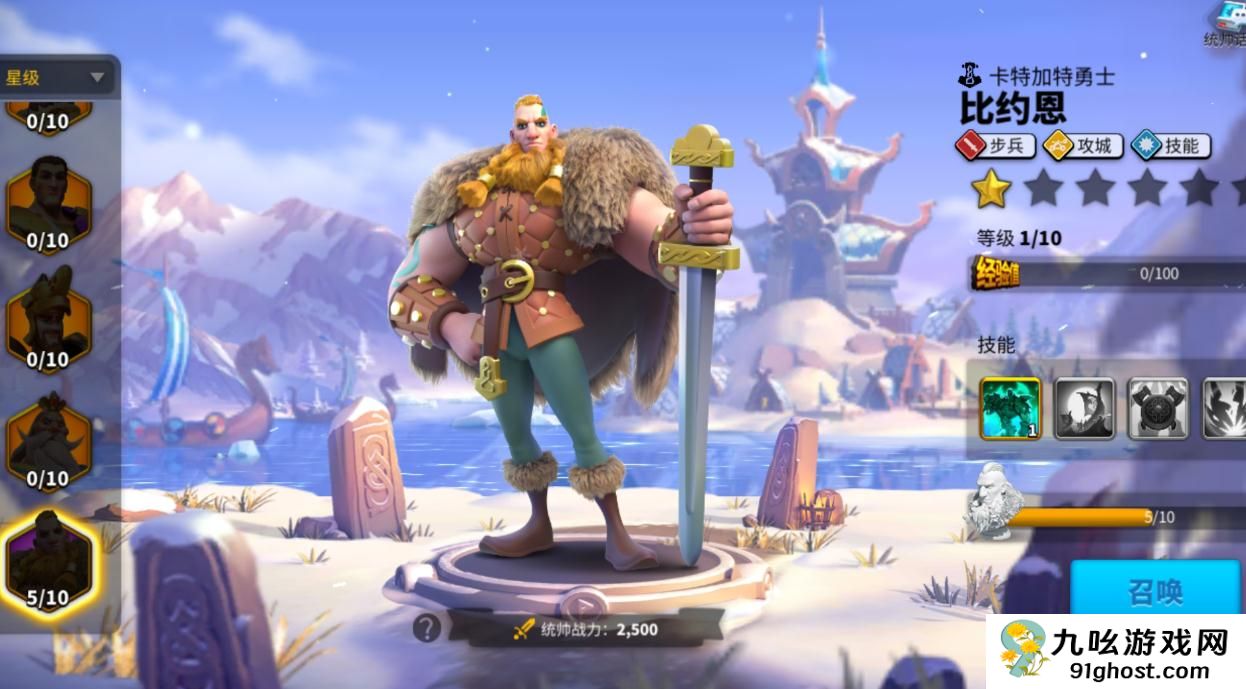The height and width of the screenshot is (689, 1246).
Task: Open the 星级 sort dropdown
Action: (x=58, y=77)
